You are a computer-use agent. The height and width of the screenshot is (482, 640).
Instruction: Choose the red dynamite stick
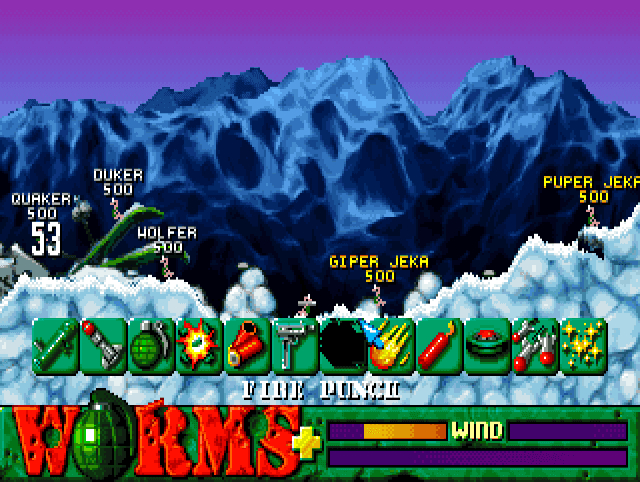436,343
